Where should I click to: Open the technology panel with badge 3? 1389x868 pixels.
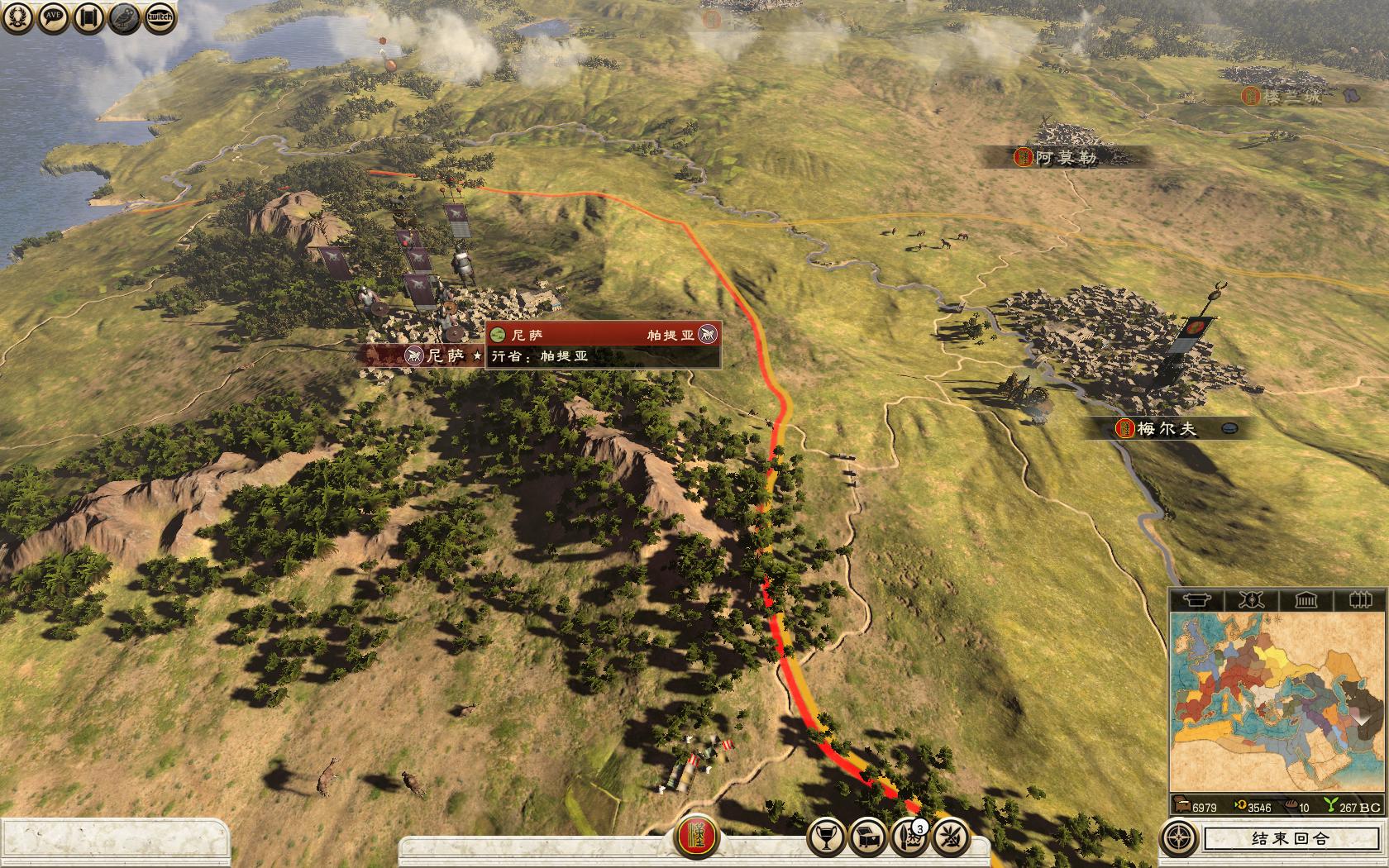tap(909, 837)
